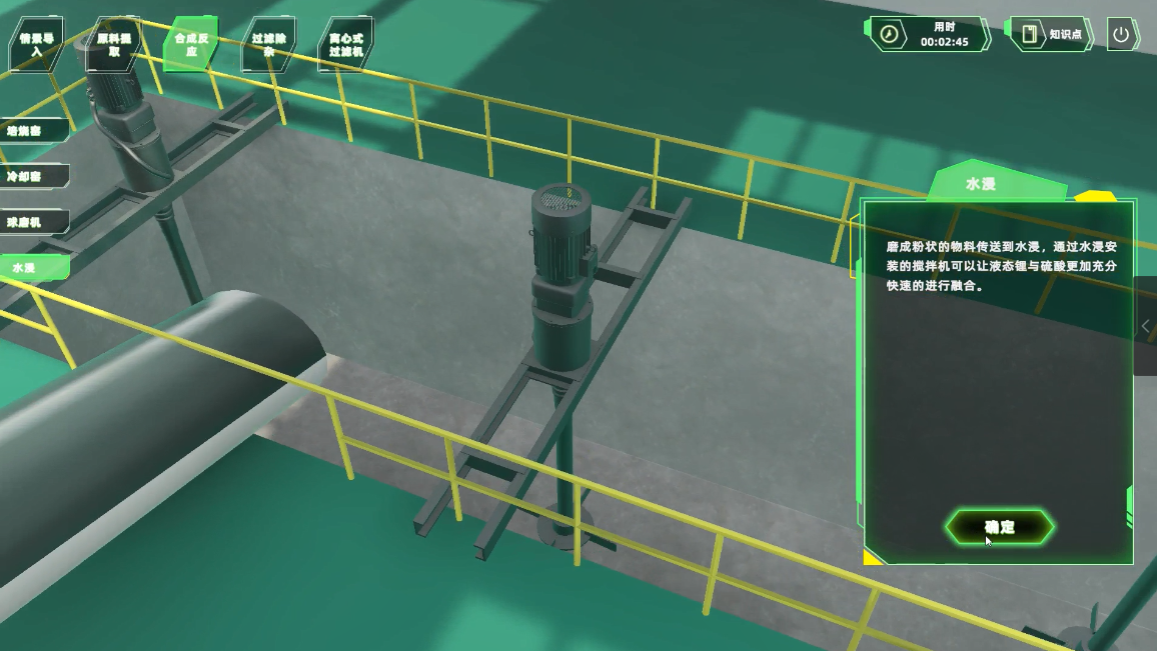Select 焙烧窑 in the side list
The width and height of the screenshot is (1157, 651).
30,130
